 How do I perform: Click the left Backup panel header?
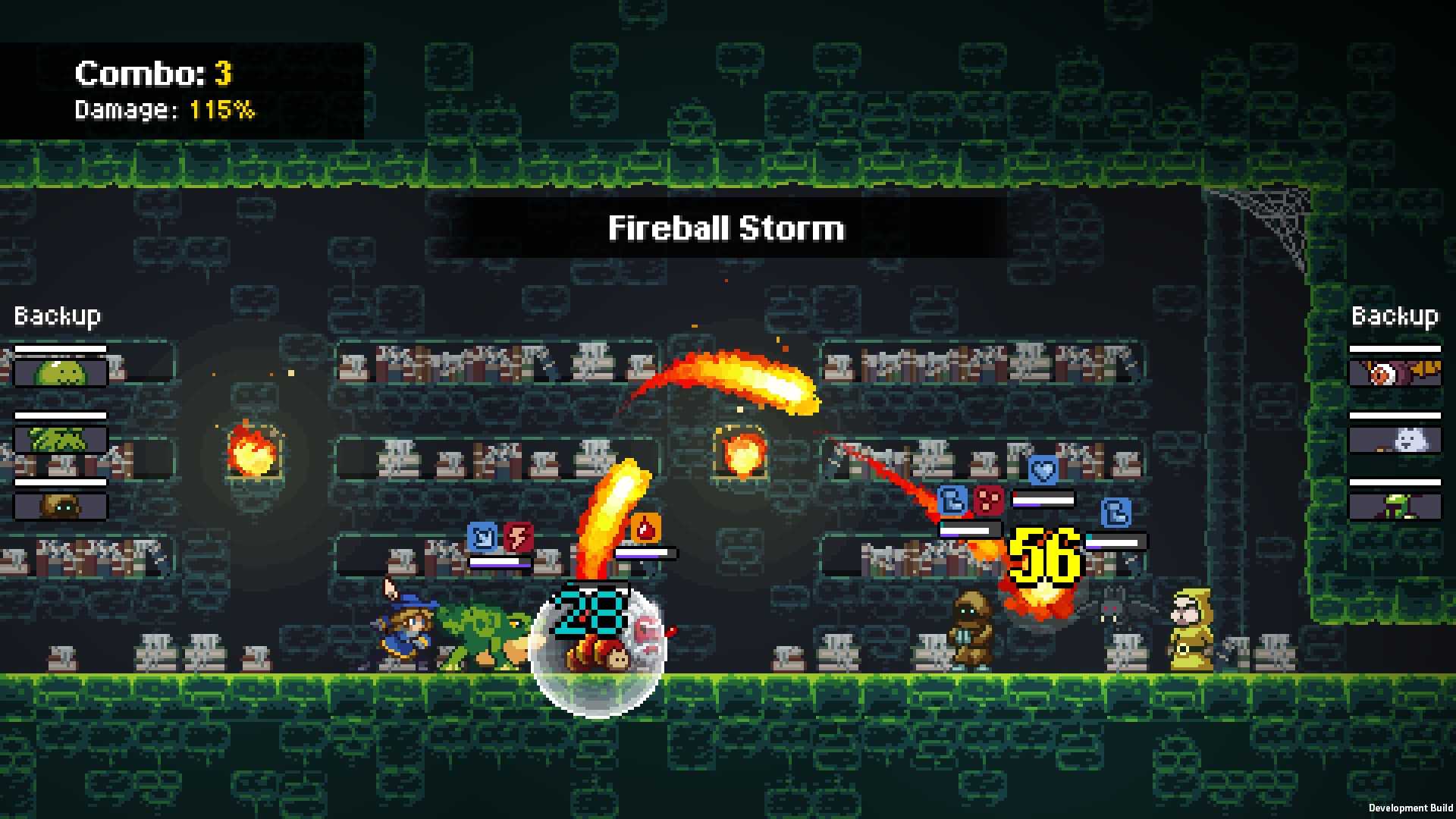tap(56, 315)
